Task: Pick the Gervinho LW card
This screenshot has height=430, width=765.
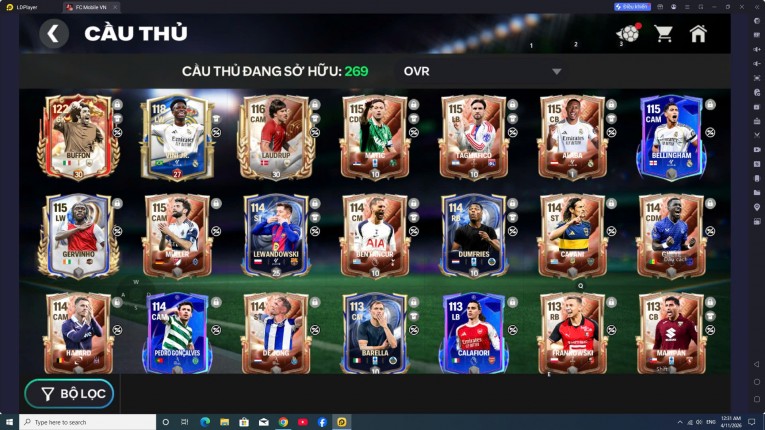Action: pyautogui.click(x=76, y=235)
